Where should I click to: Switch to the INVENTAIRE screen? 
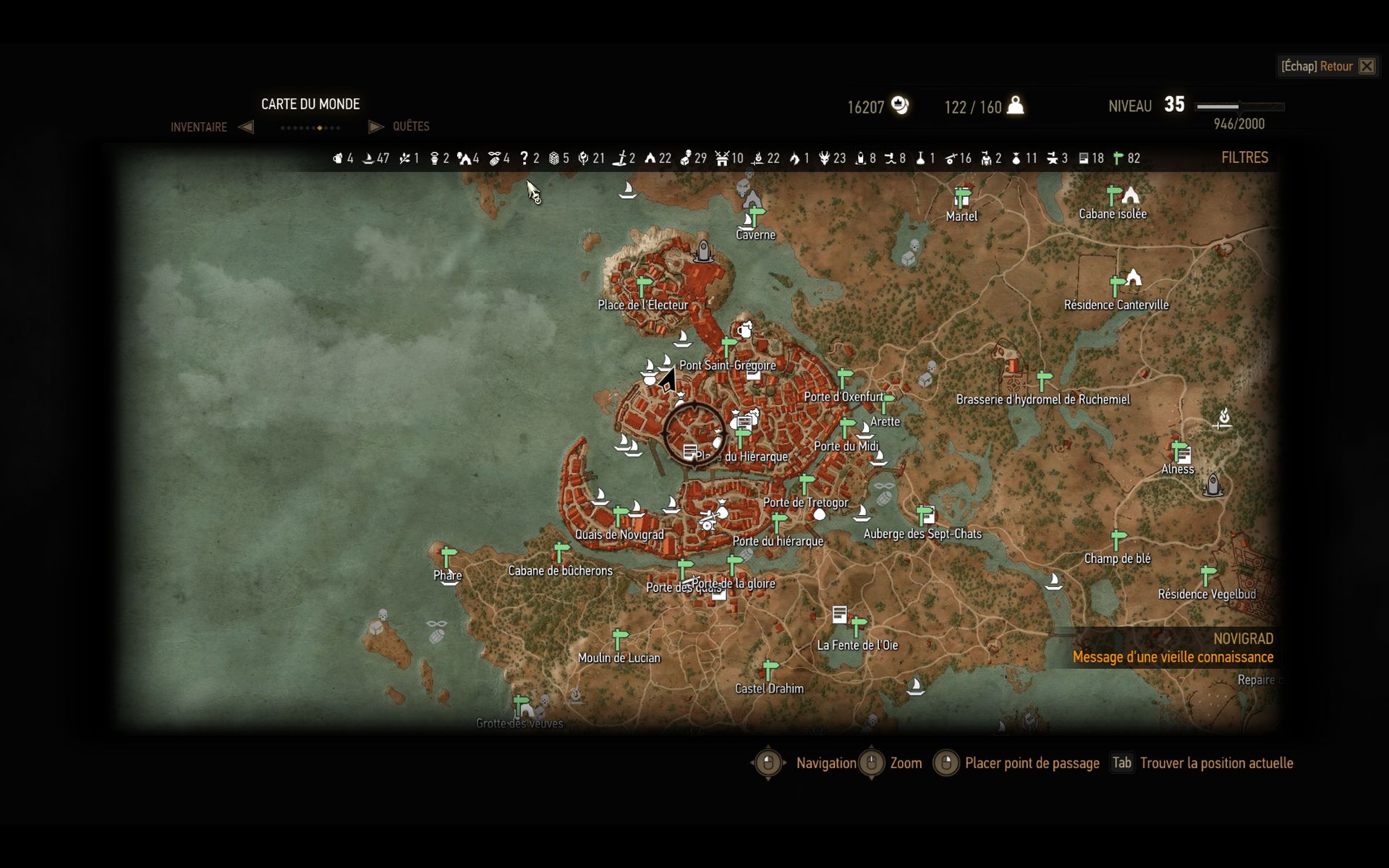(198, 127)
